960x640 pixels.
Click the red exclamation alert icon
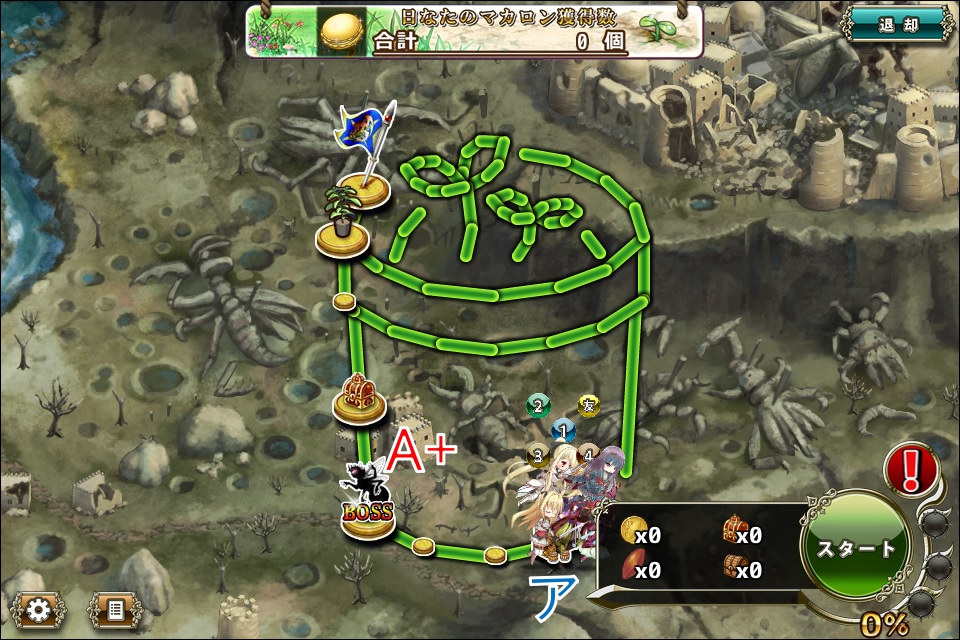(909, 468)
